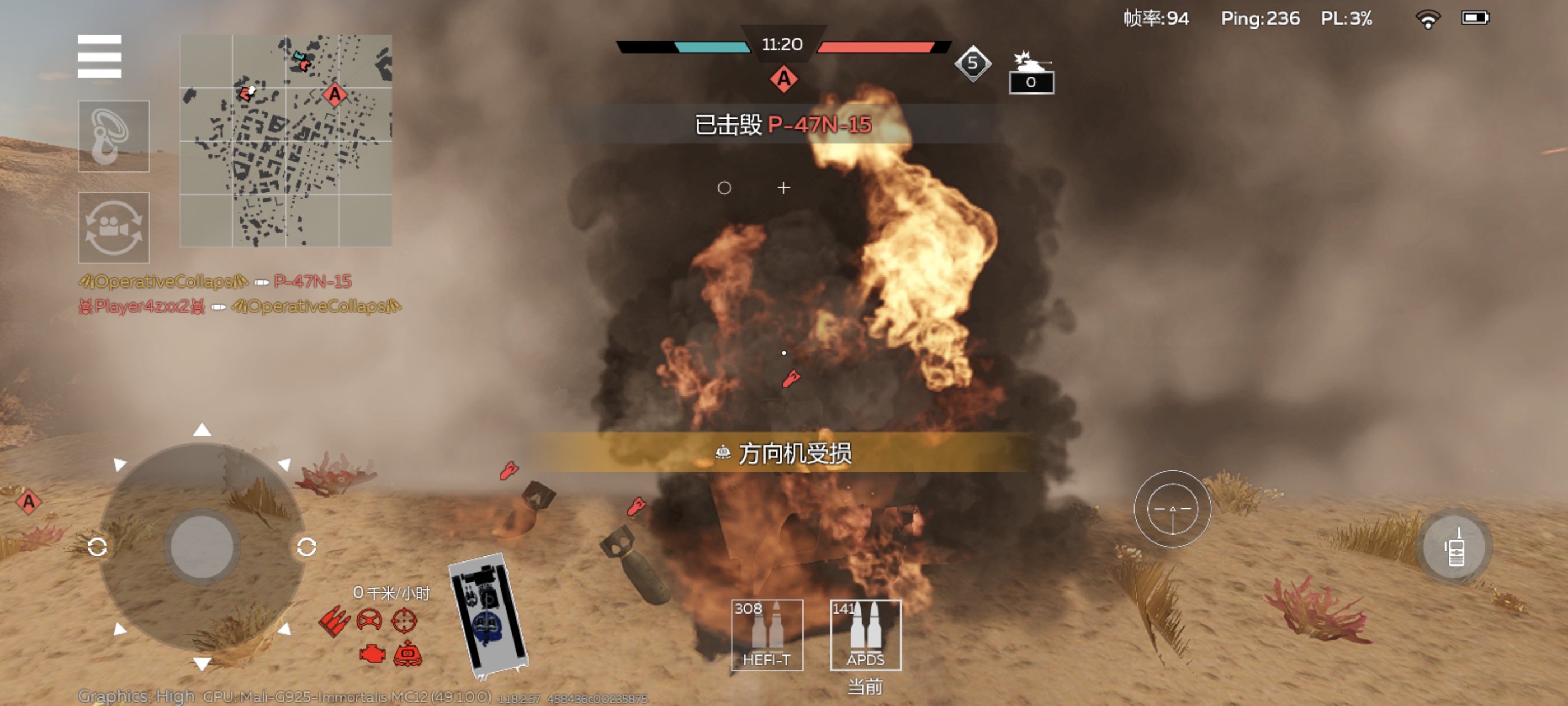Tap the joystick forward arrow
Viewport: 1568px width, 706px height.
pyautogui.click(x=202, y=431)
